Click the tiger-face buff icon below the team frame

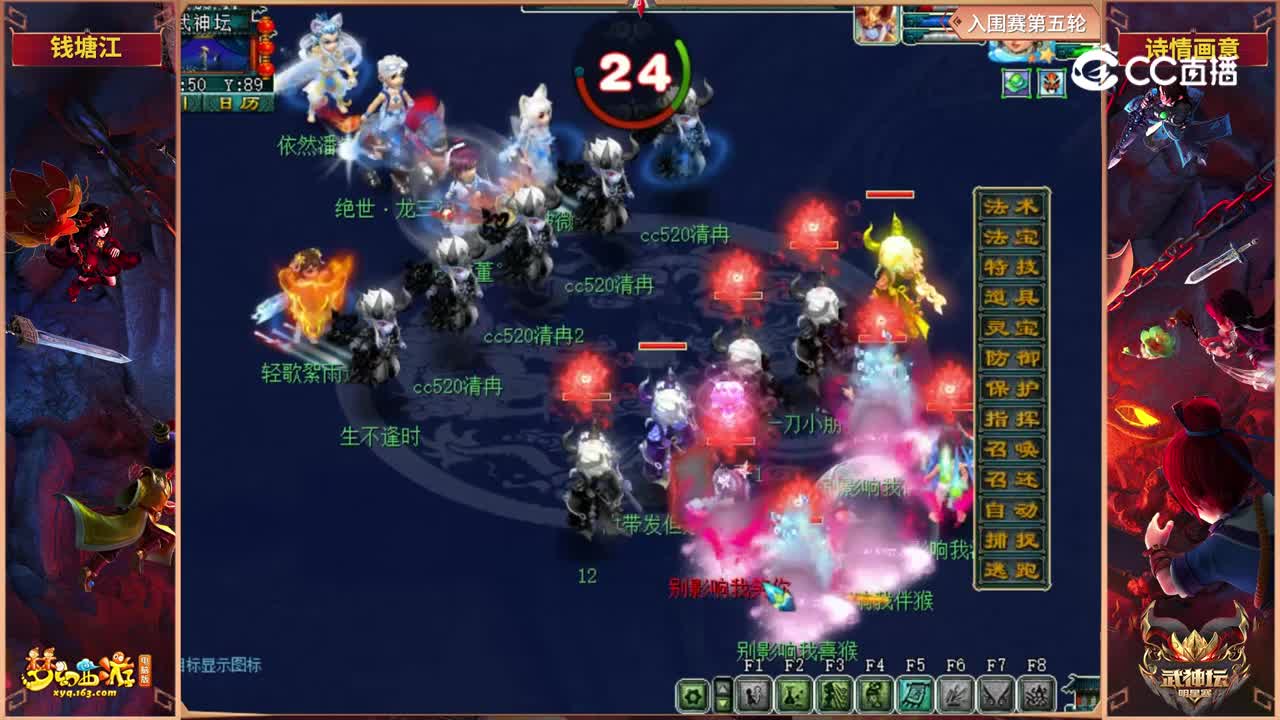click(1051, 82)
